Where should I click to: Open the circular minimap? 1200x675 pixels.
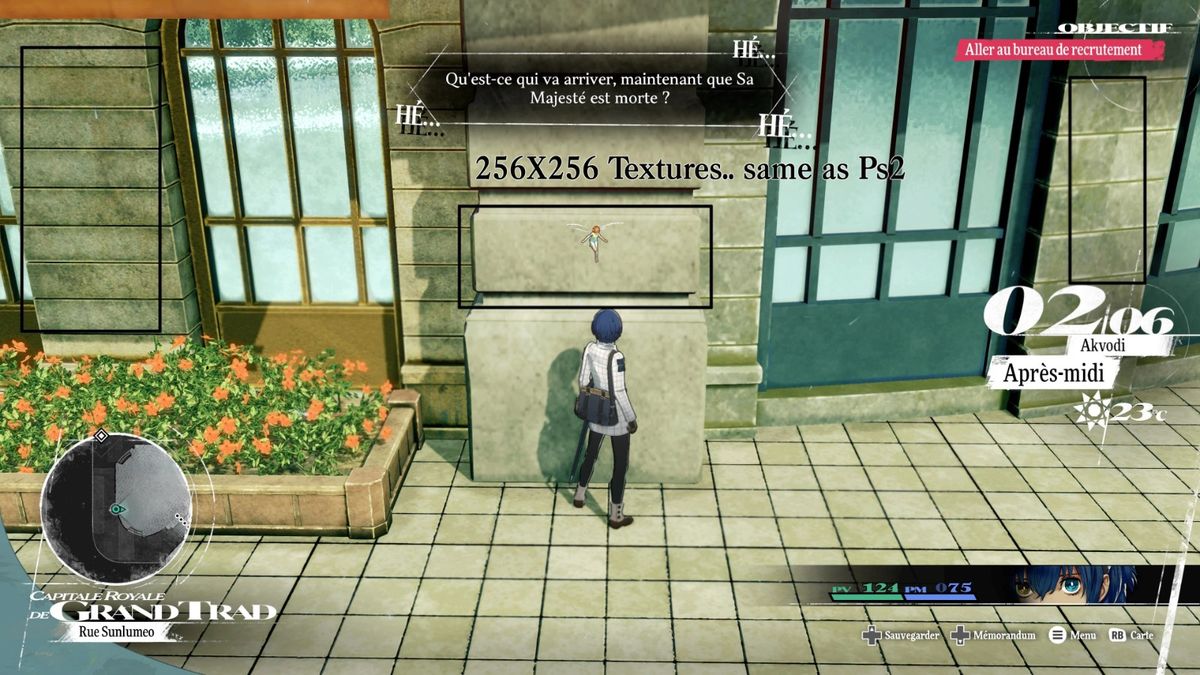point(116,510)
